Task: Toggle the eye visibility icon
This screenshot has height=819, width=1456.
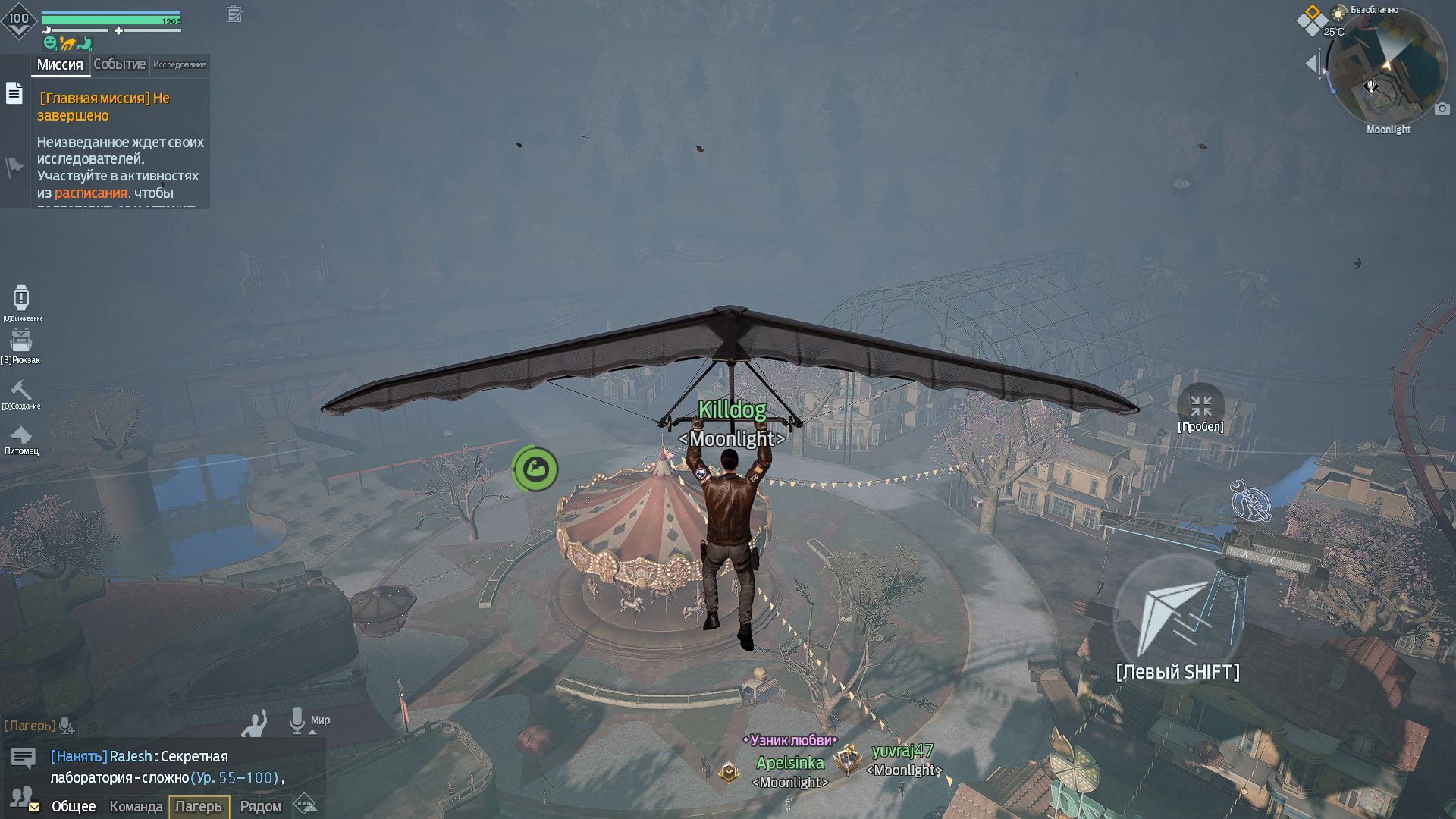Action: point(1182,184)
